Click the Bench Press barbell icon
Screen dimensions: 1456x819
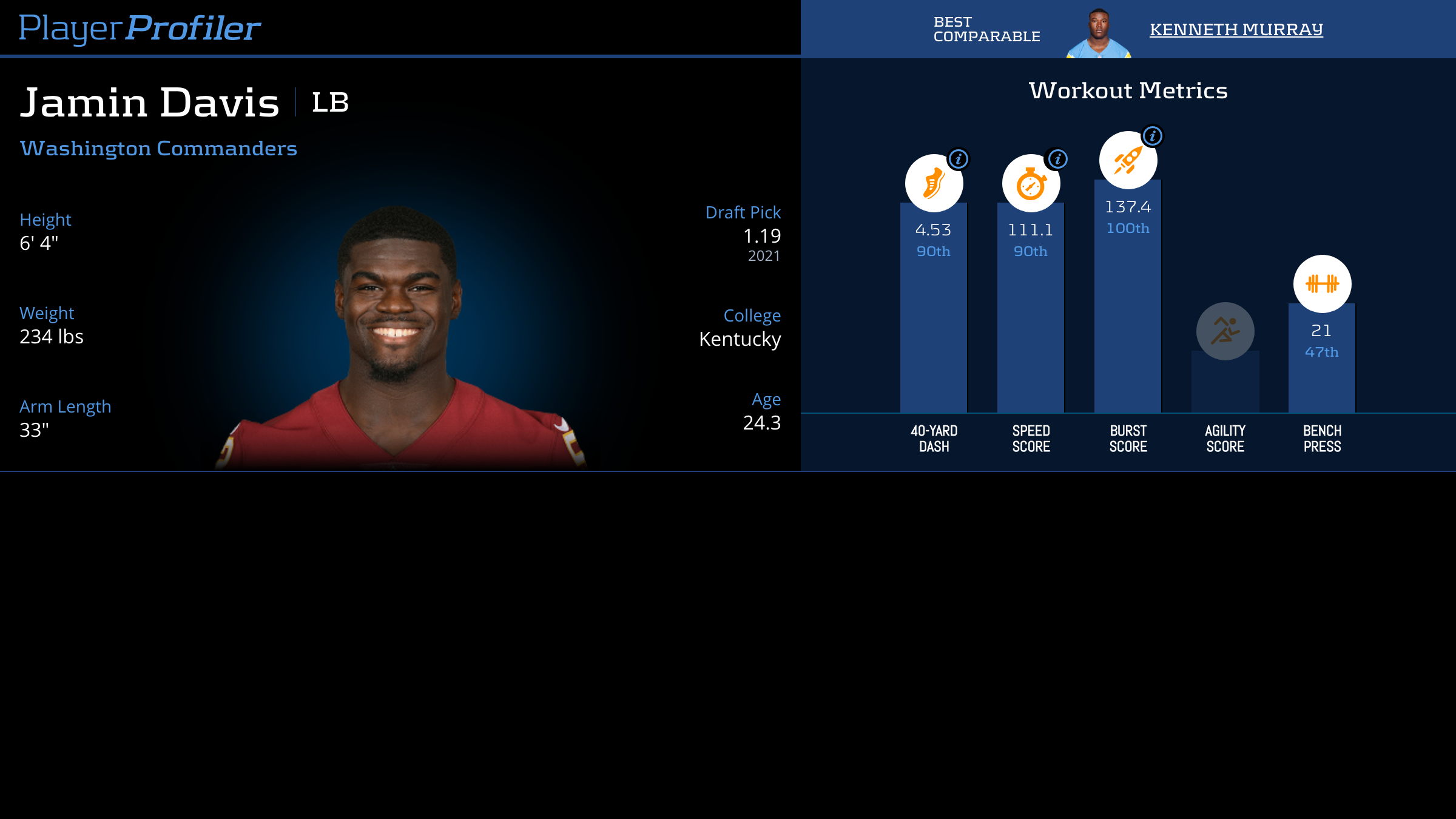[x=1322, y=284]
